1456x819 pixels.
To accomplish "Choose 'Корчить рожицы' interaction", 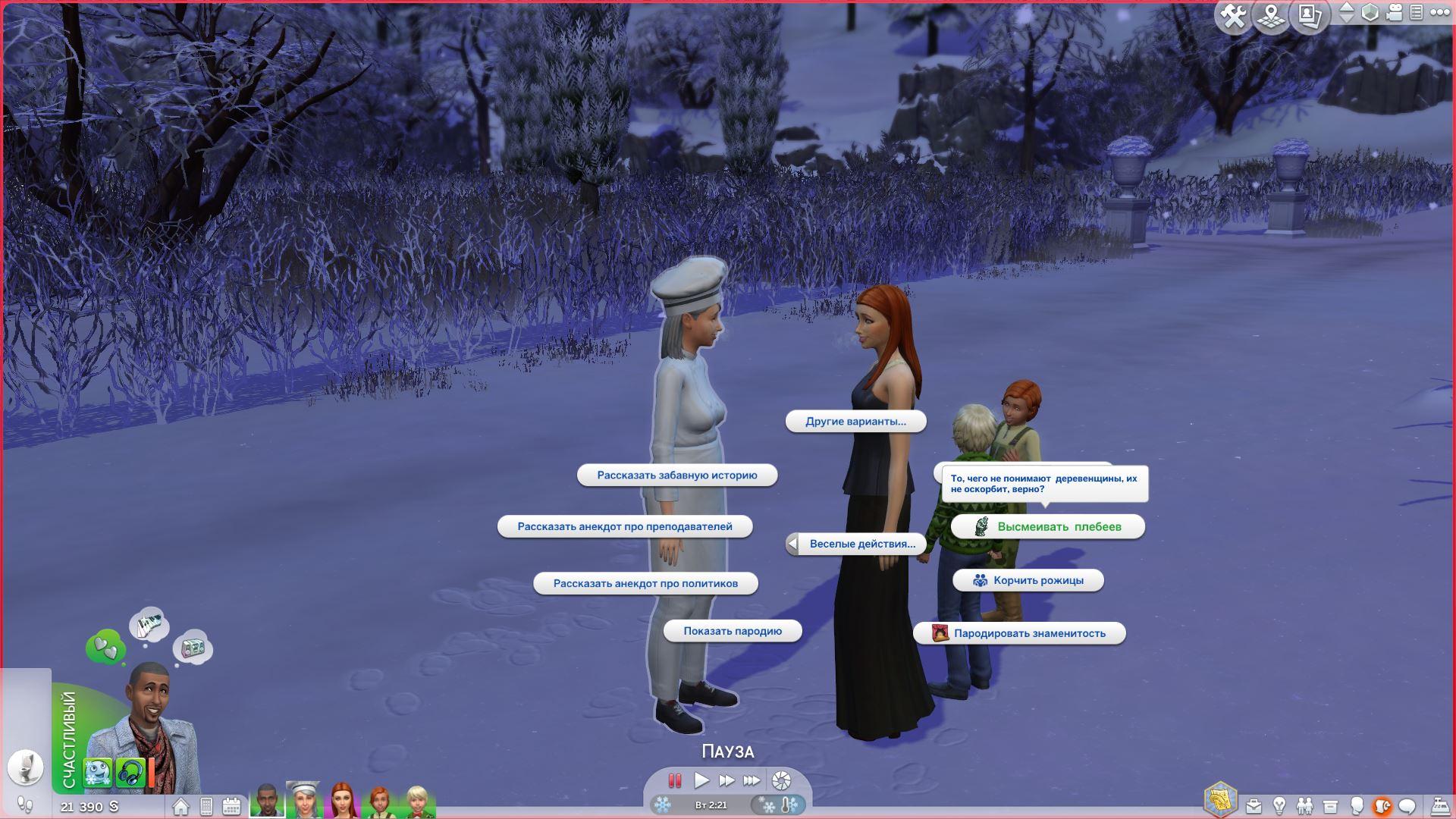I will point(1028,580).
